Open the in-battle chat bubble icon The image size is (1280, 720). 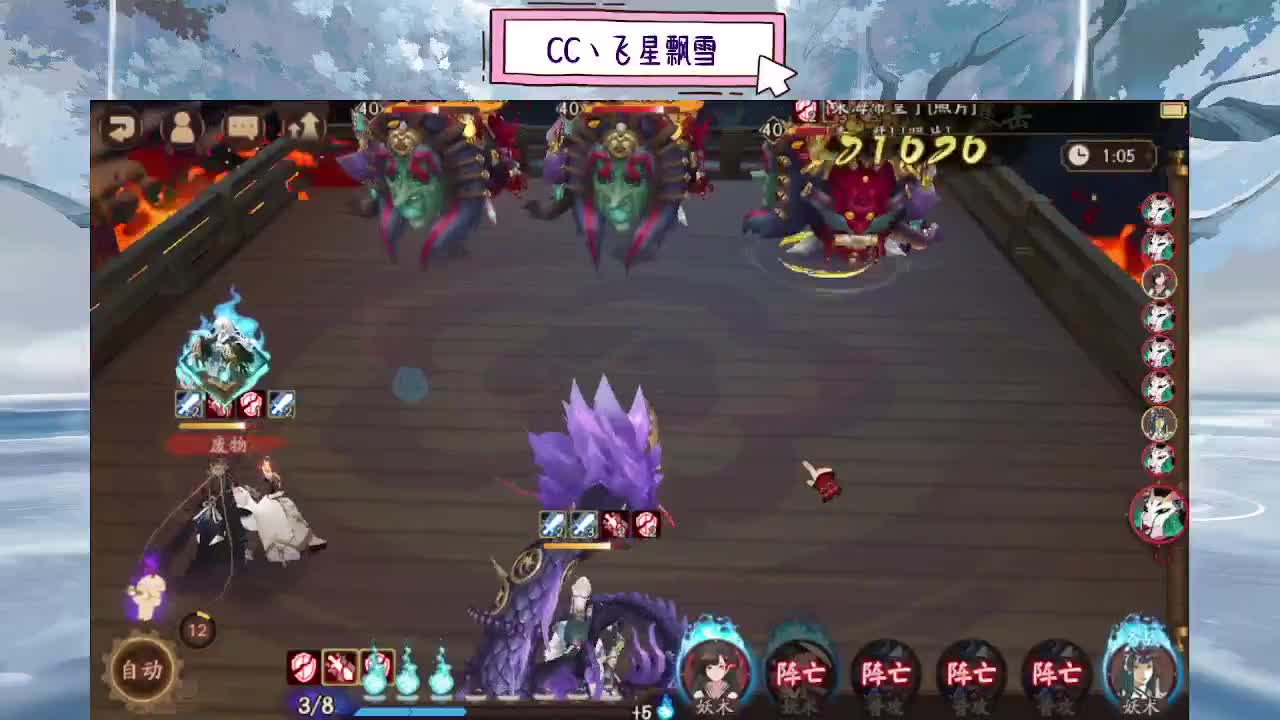(244, 128)
